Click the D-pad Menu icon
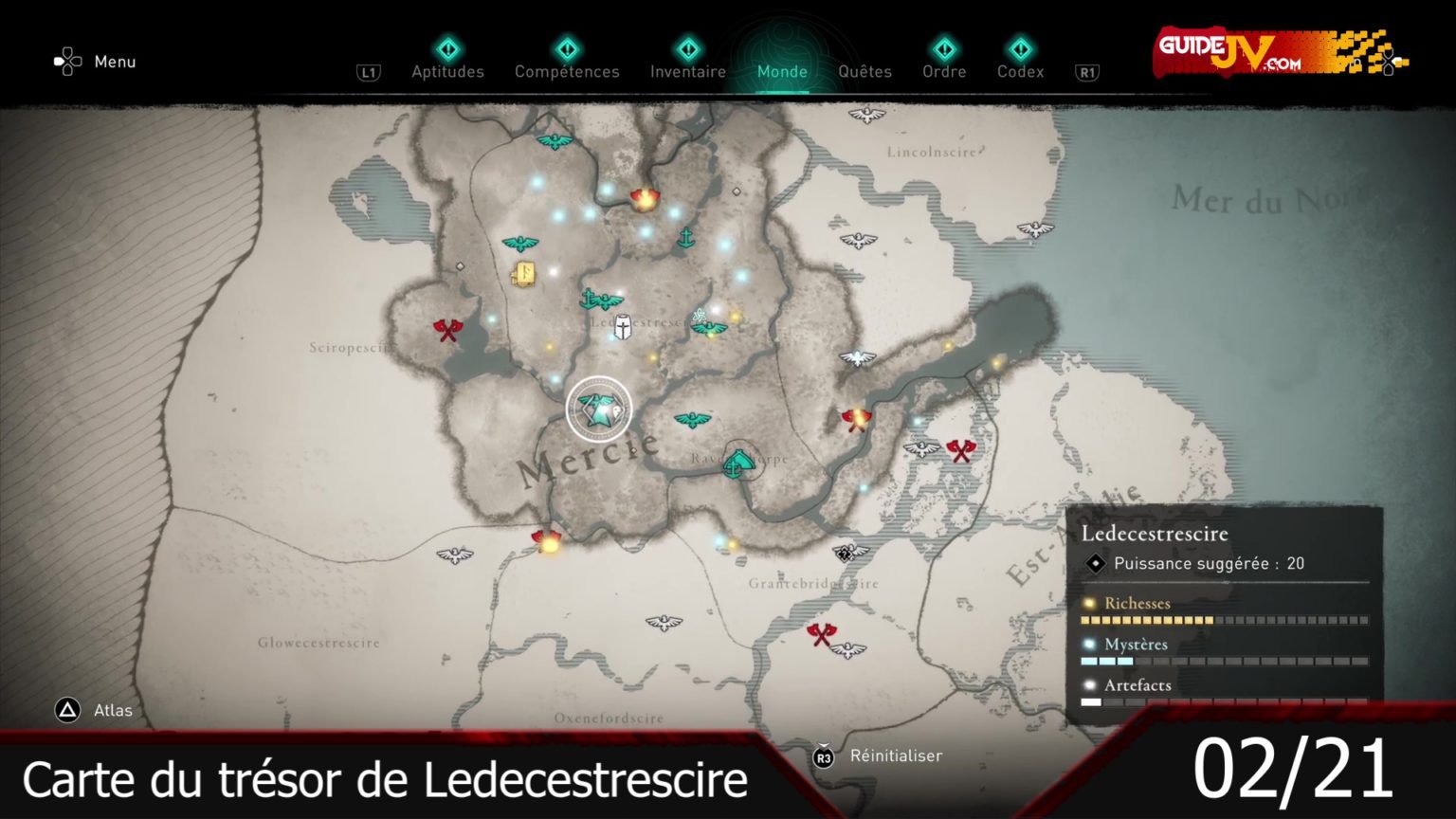Image resolution: width=1456 pixels, height=819 pixels. pyautogui.click(x=66, y=60)
